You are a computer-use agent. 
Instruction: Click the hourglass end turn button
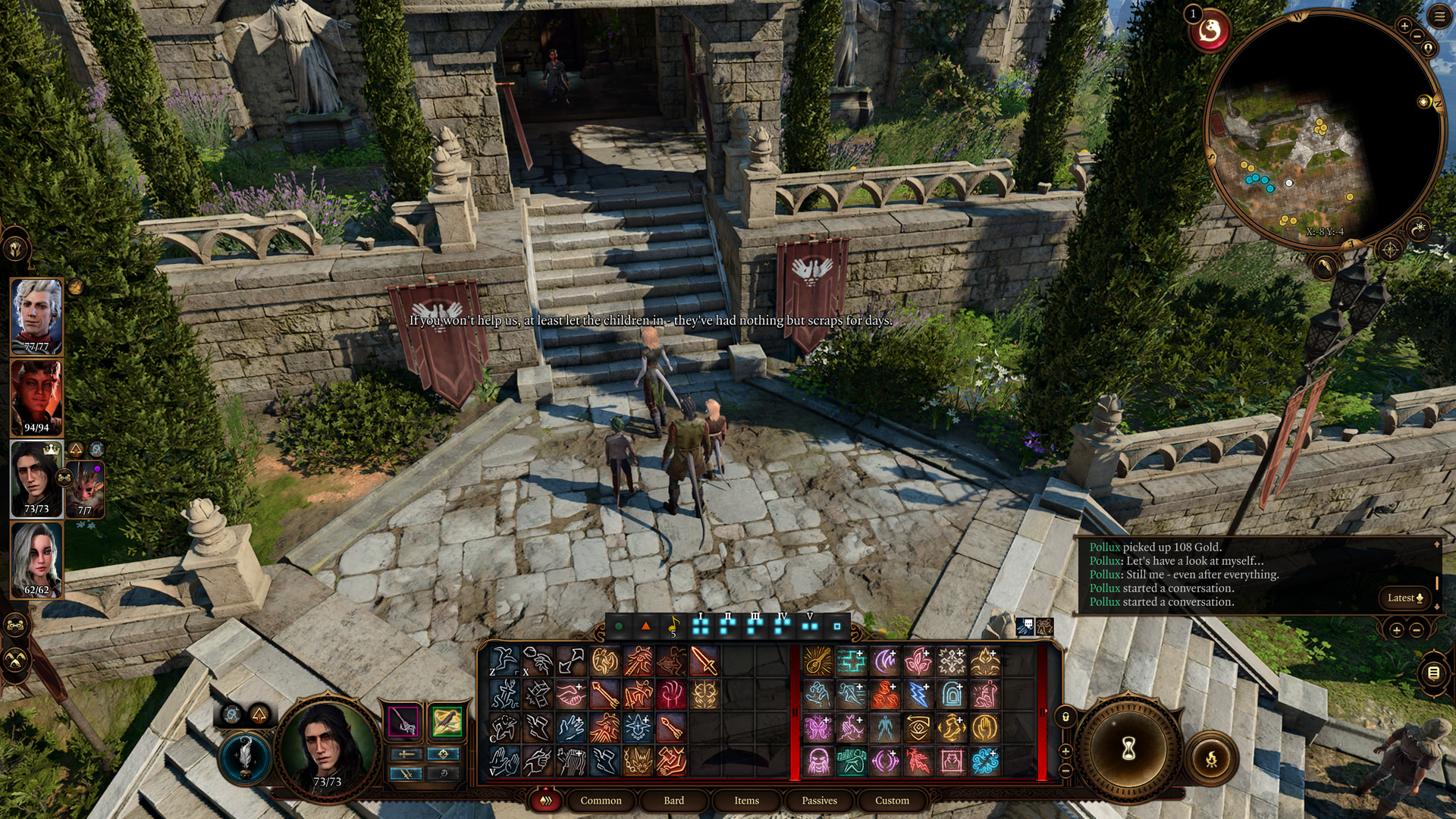[x=1128, y=749]
